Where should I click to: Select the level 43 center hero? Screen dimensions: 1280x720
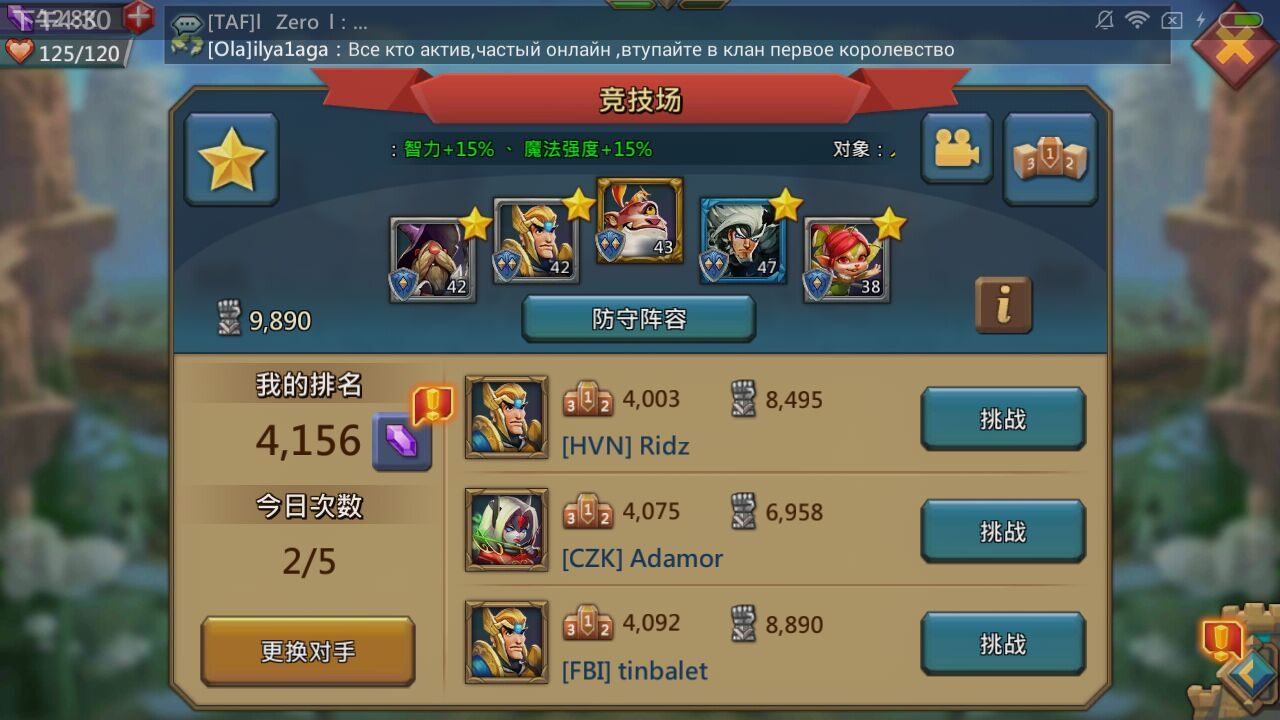point(639,220)
